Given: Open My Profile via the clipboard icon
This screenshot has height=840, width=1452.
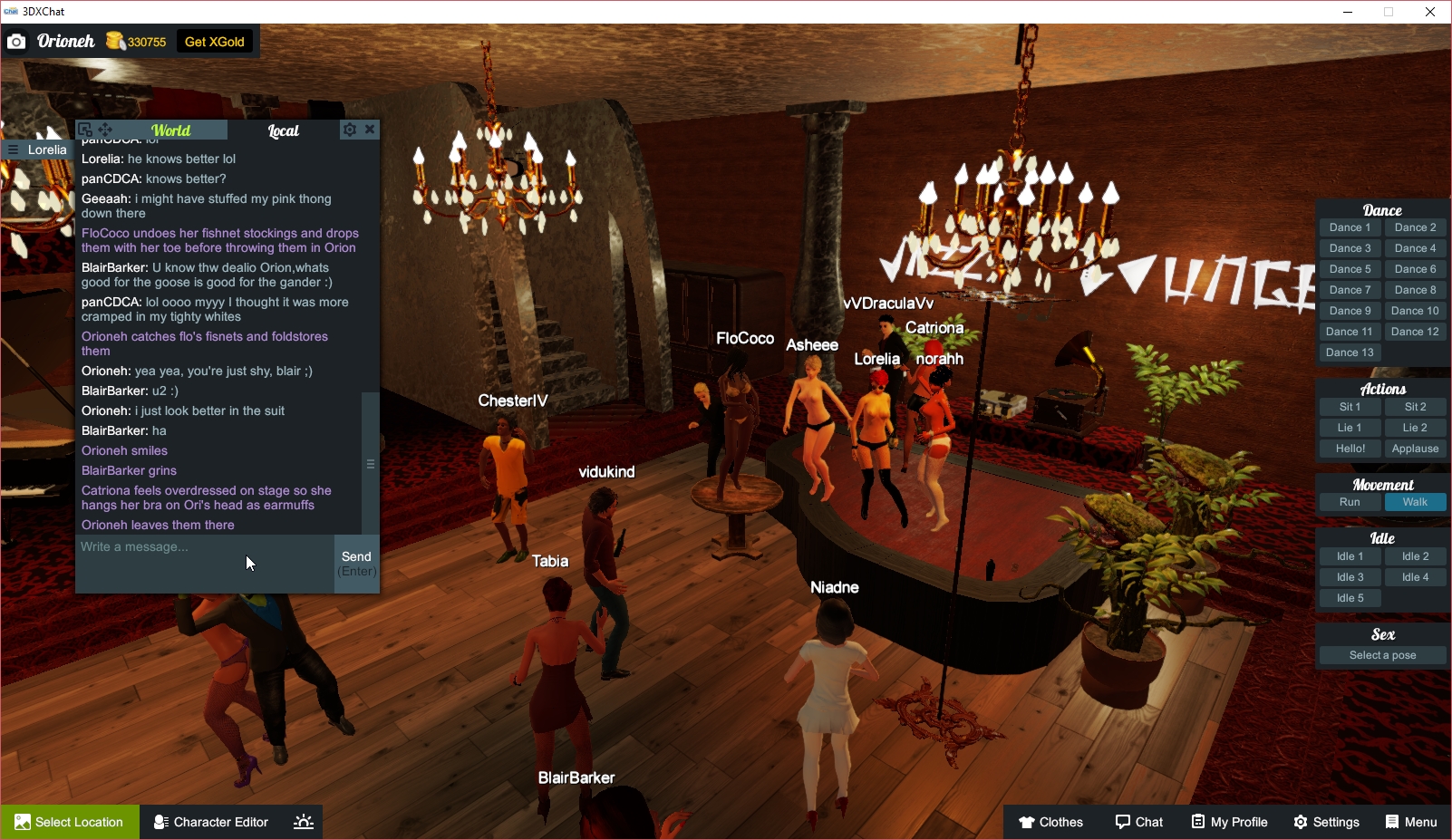Looking at the screenshot, I should (x=1198, y=822).
